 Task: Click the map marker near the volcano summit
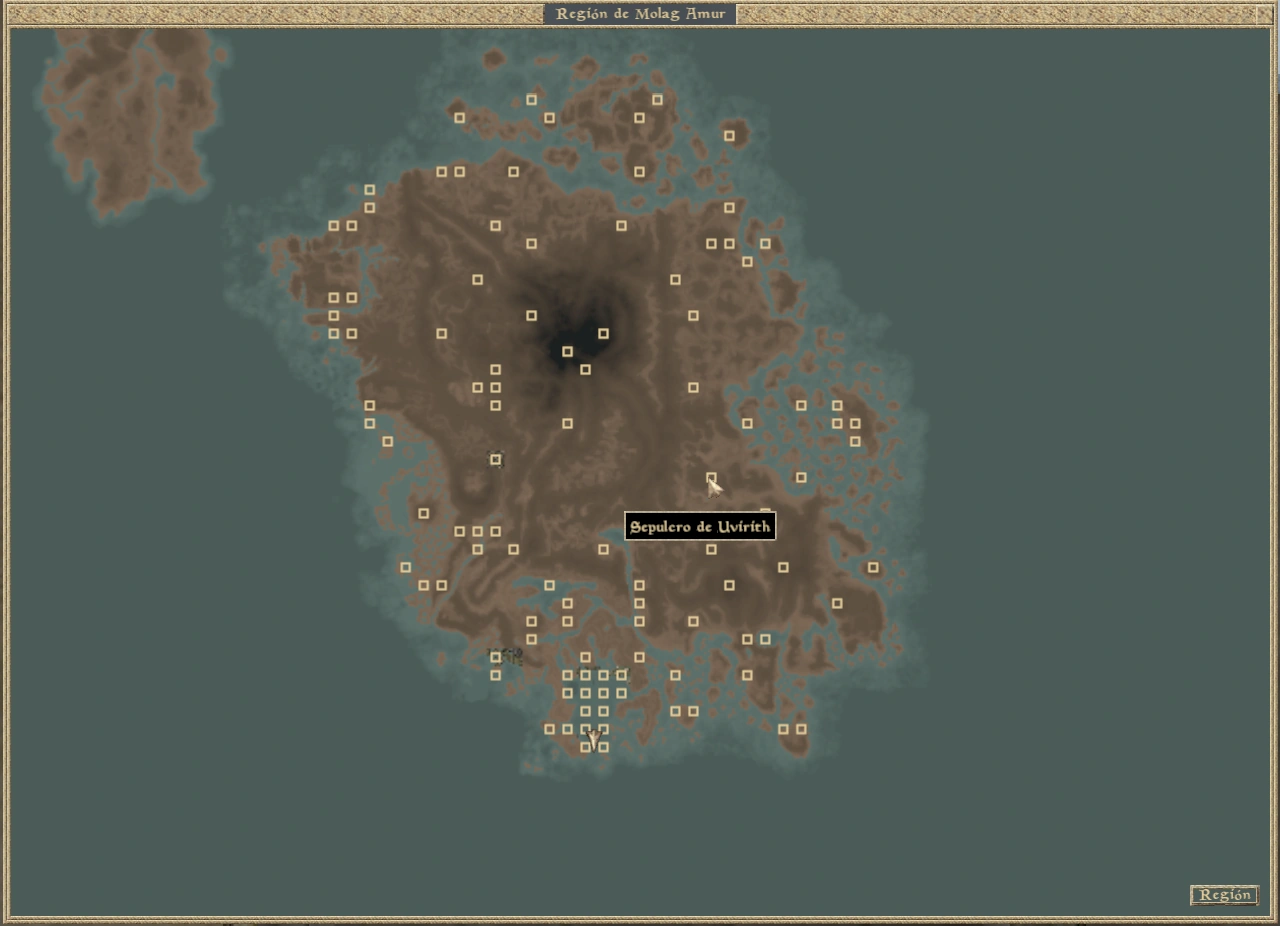[x=566, y=351]
